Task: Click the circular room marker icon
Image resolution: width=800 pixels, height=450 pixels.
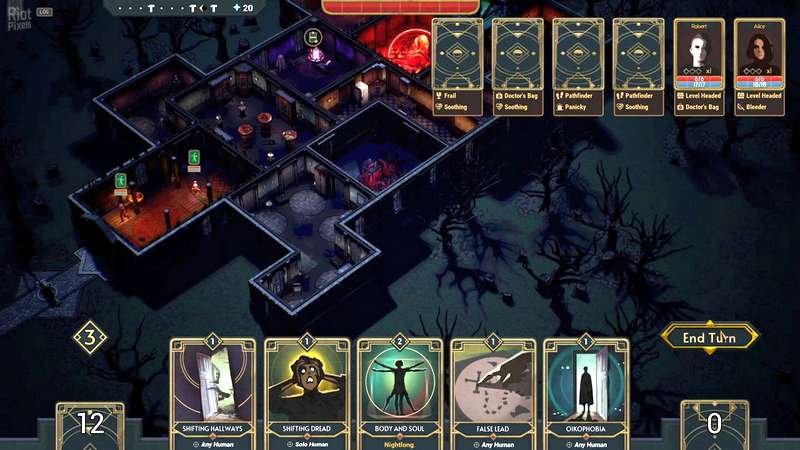Action: 312,38
